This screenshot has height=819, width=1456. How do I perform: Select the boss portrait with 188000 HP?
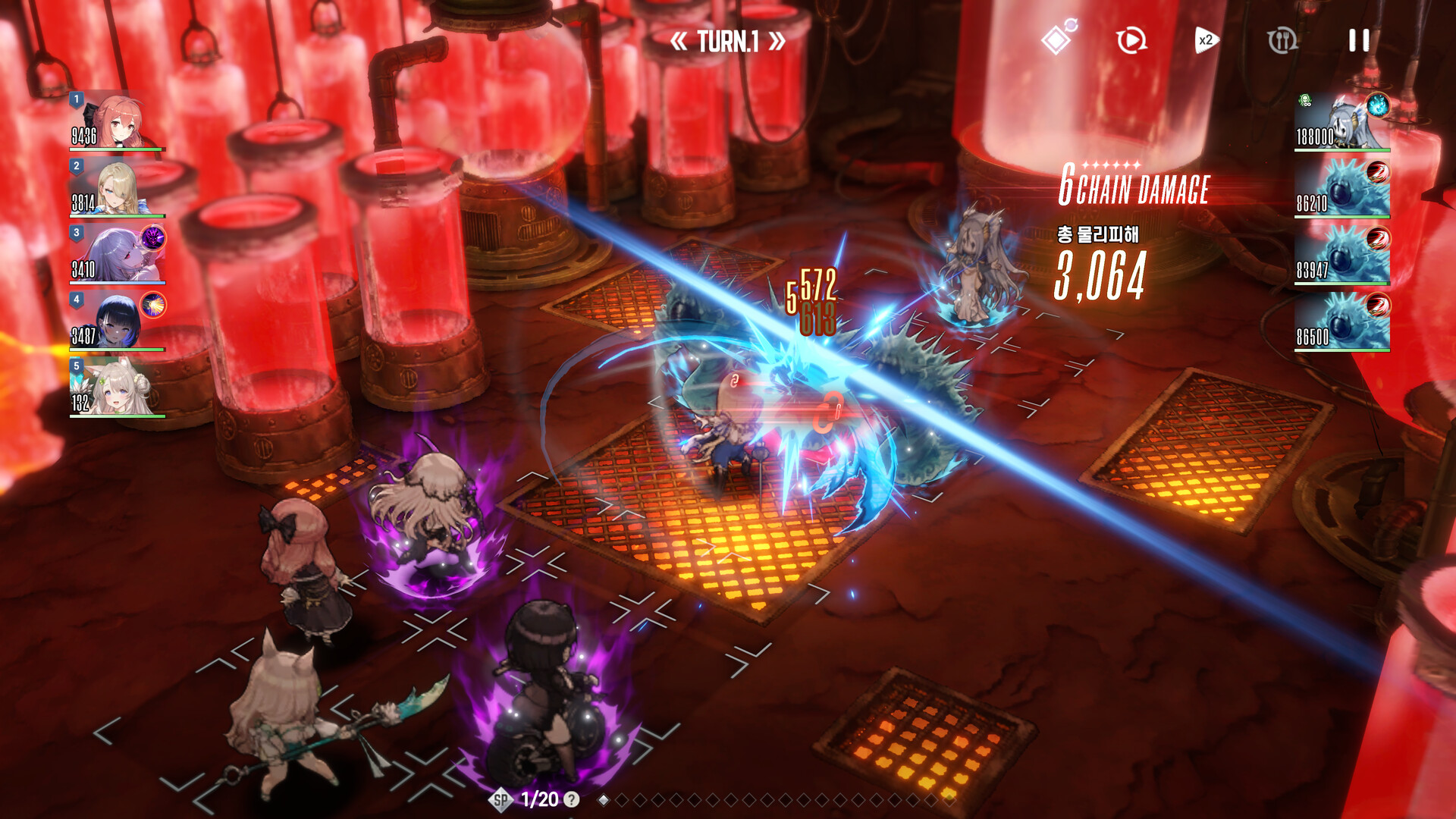point(1341,122)
